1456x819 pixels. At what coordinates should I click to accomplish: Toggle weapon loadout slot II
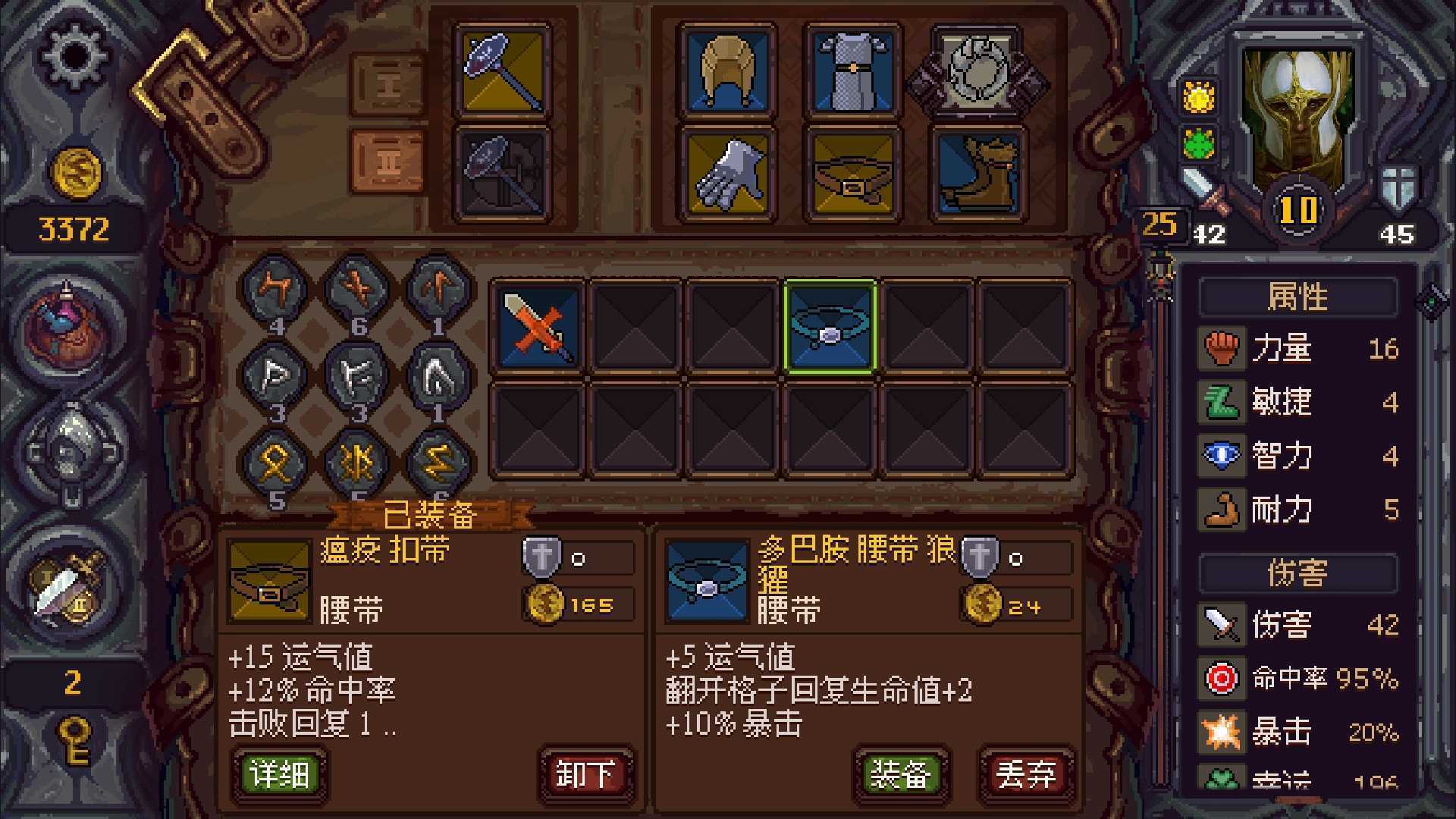[x=388, y=162]
